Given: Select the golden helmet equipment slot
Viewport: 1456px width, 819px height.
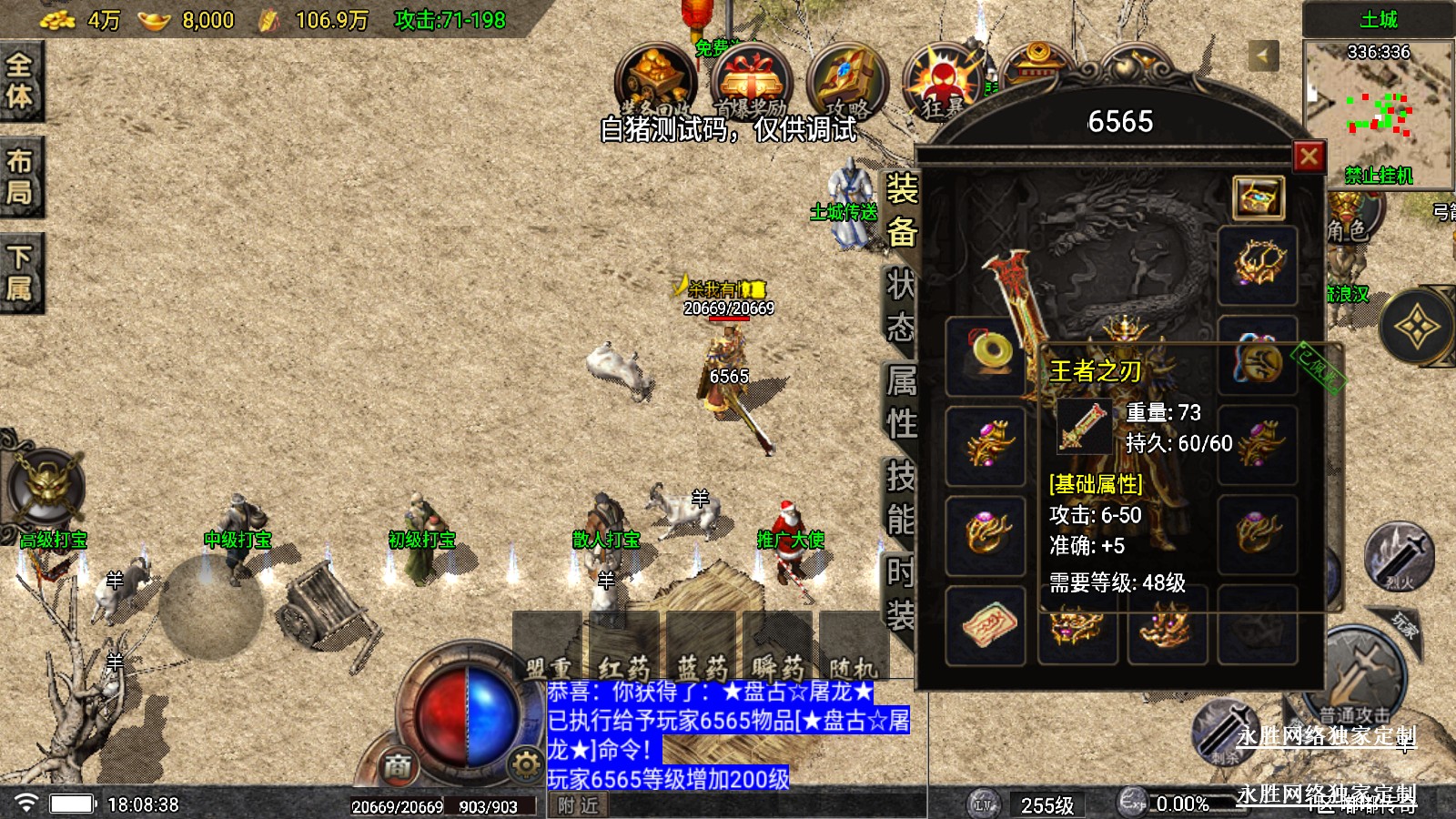Looking at the screenshot, I should click(1258, 265).
